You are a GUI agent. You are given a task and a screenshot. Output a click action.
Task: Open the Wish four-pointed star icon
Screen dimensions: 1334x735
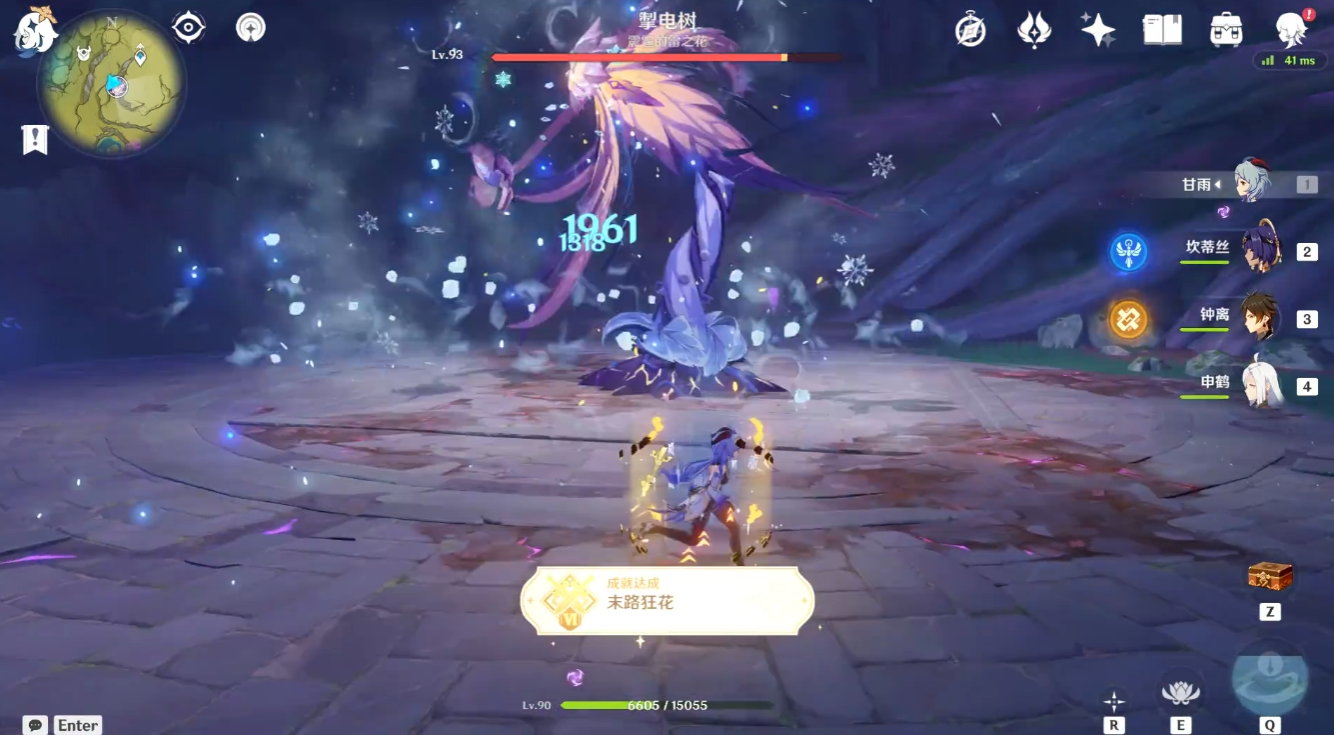tap(1097, 30)
